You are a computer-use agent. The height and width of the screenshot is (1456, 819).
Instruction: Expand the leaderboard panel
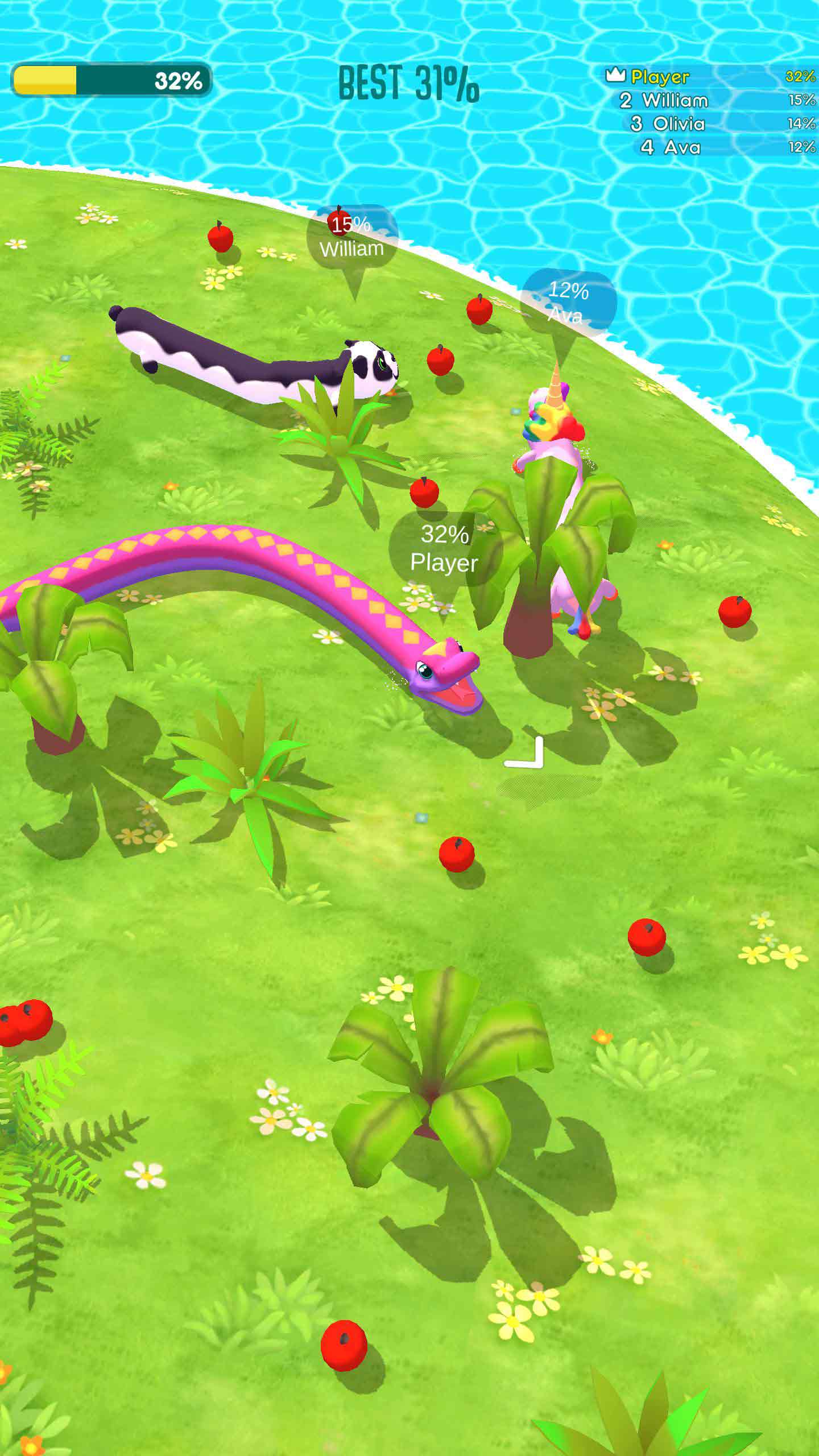click(x=711, y=111)
